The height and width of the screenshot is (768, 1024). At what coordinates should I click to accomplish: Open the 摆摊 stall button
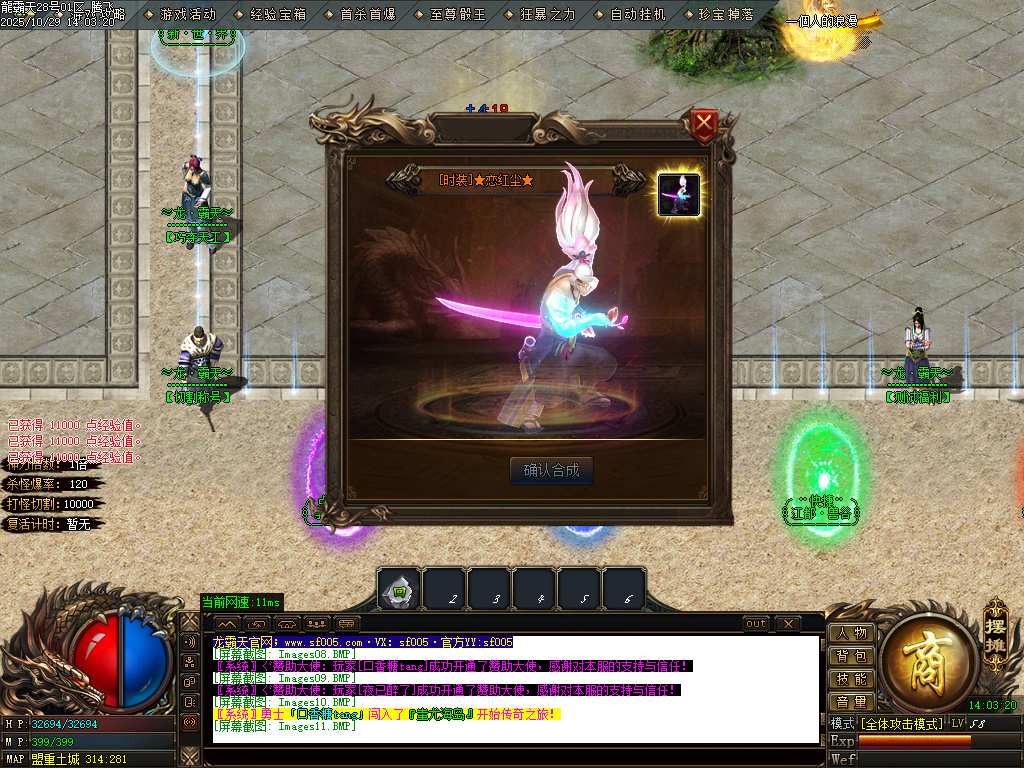[x=994, y=625]
